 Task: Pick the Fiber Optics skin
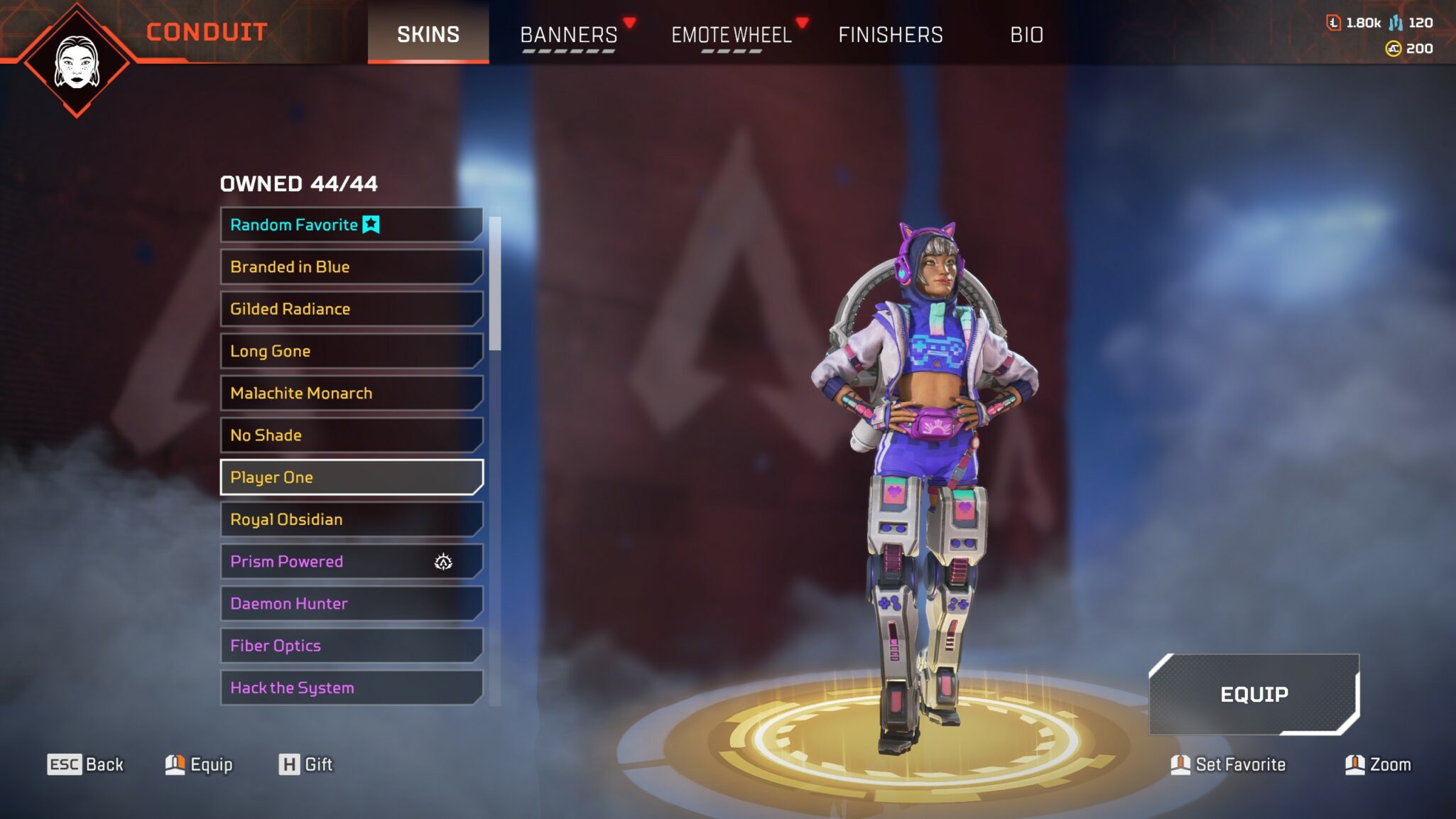pyautogui.click(x=351, y=645)
